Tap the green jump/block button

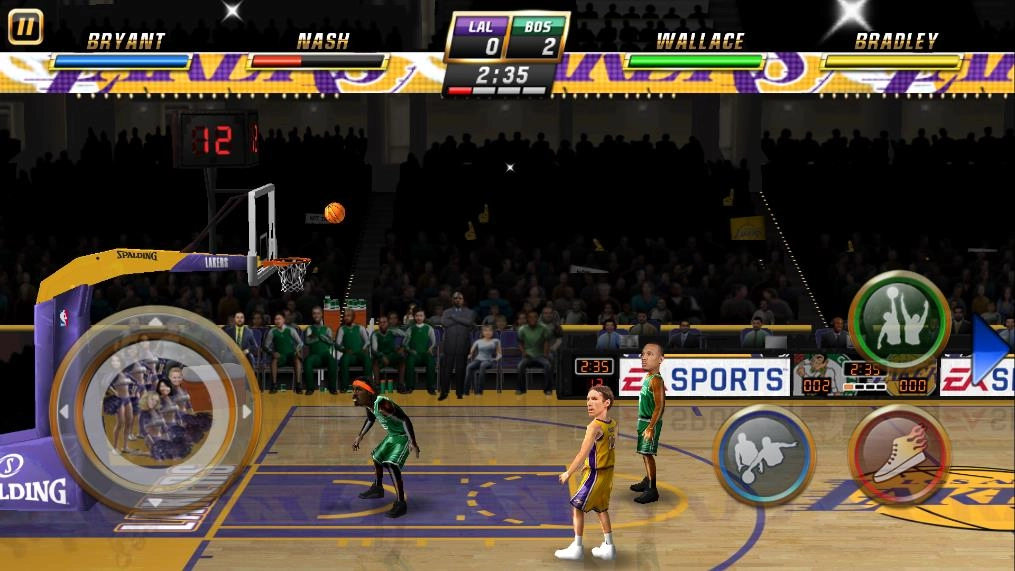(898, 321)
